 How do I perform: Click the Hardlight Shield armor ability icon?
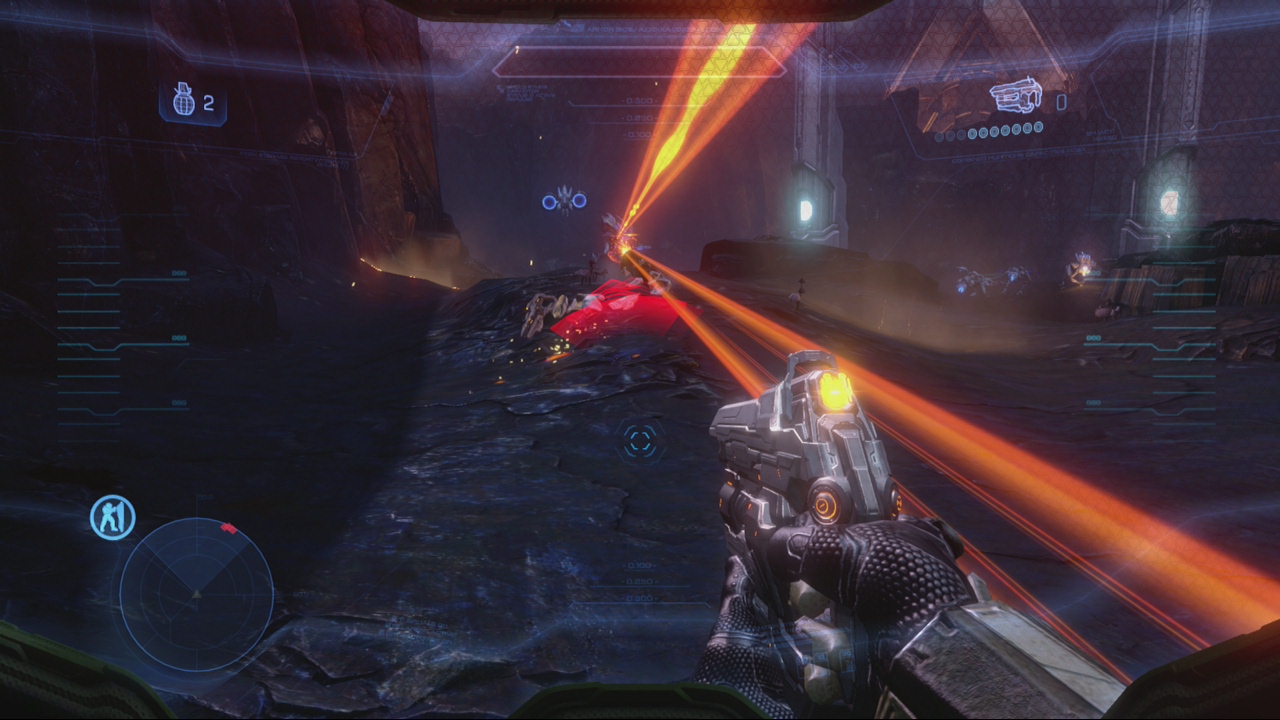tap(111, 514)
